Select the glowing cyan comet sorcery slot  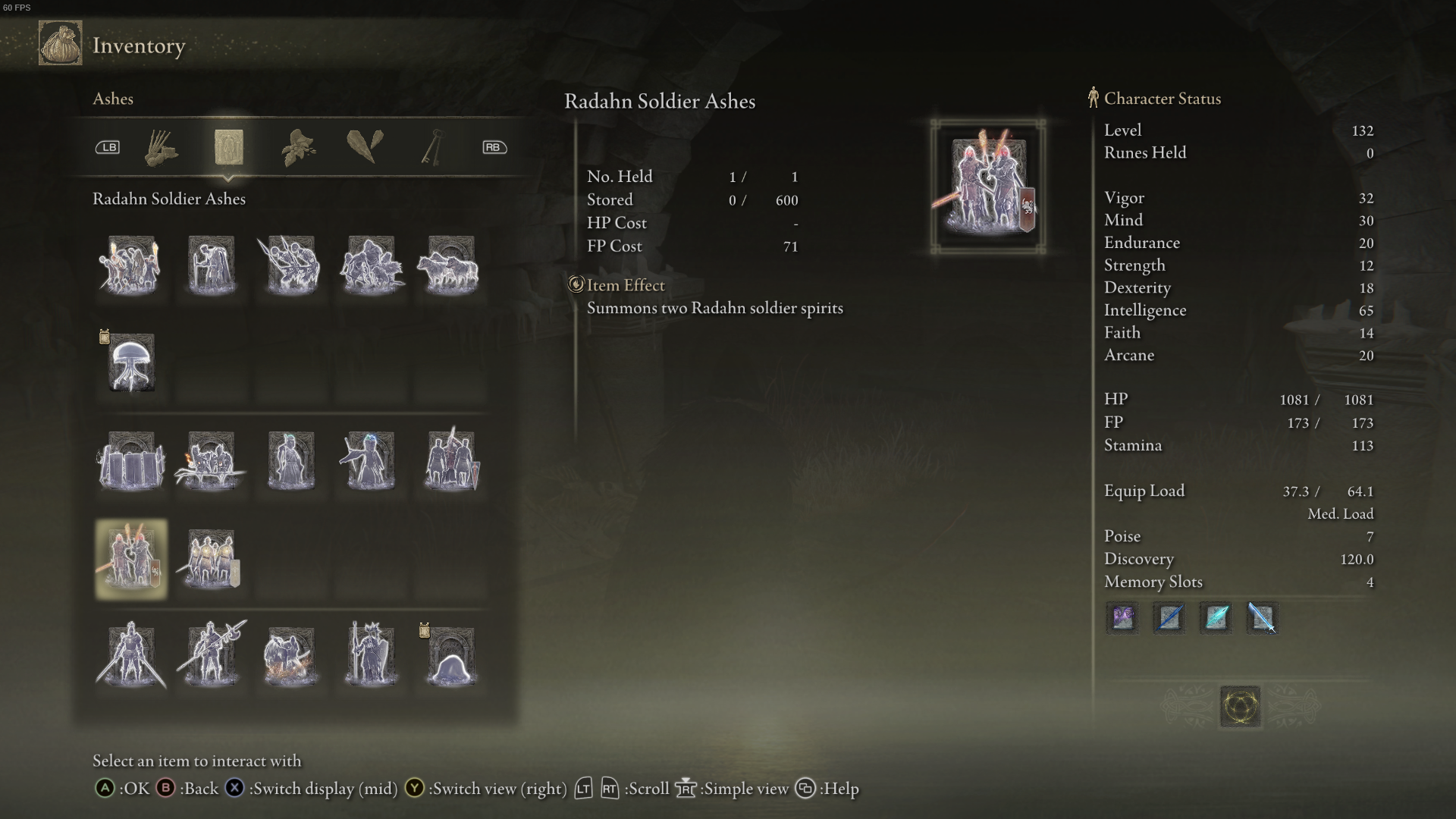click(x=1214, y=618)
